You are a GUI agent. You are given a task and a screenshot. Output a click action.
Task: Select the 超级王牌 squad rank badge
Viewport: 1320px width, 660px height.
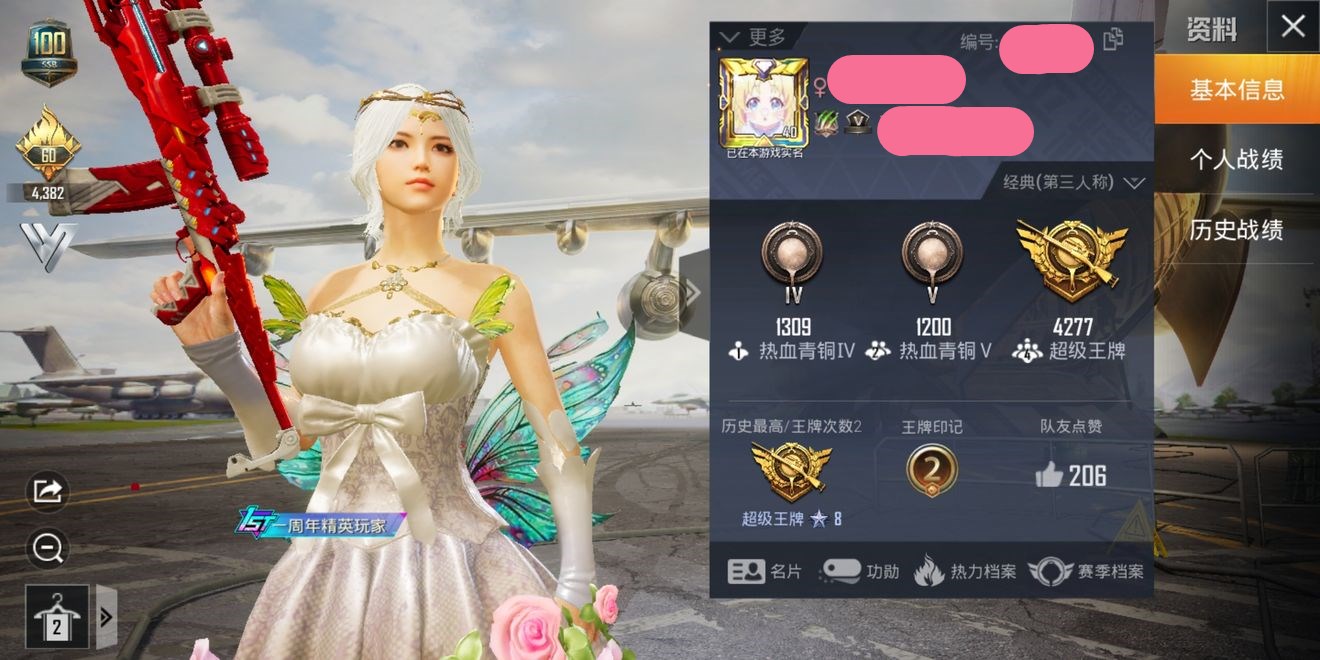click(x=1071, y=262)
